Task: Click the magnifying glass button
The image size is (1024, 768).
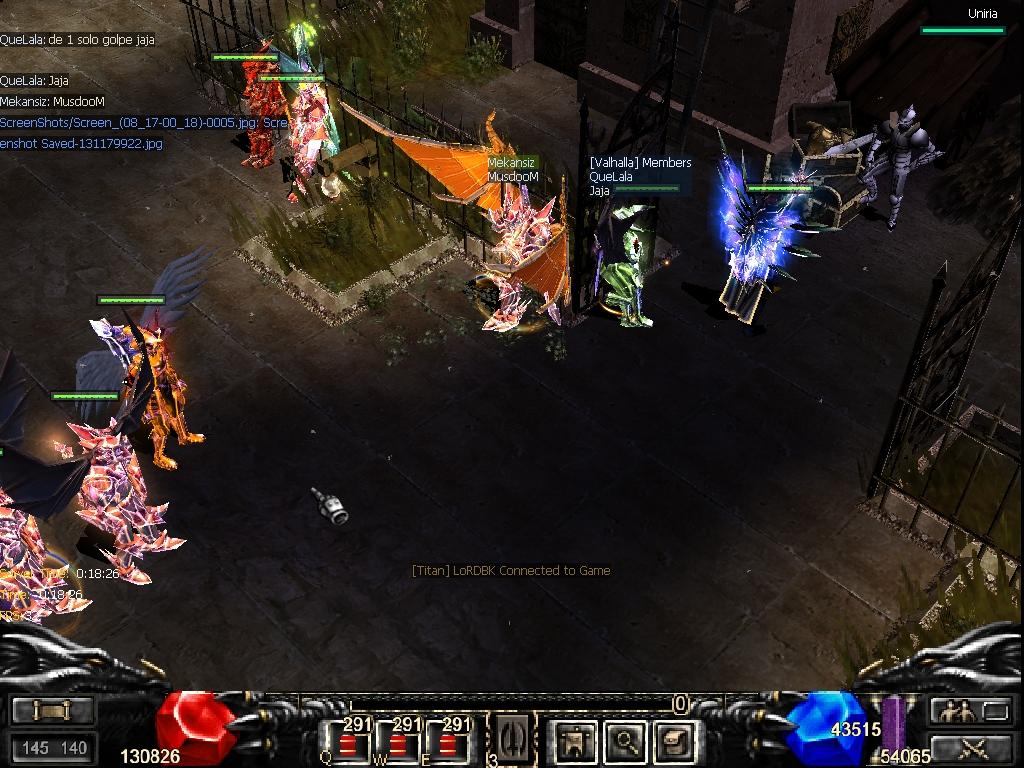Action: point(626,741)
